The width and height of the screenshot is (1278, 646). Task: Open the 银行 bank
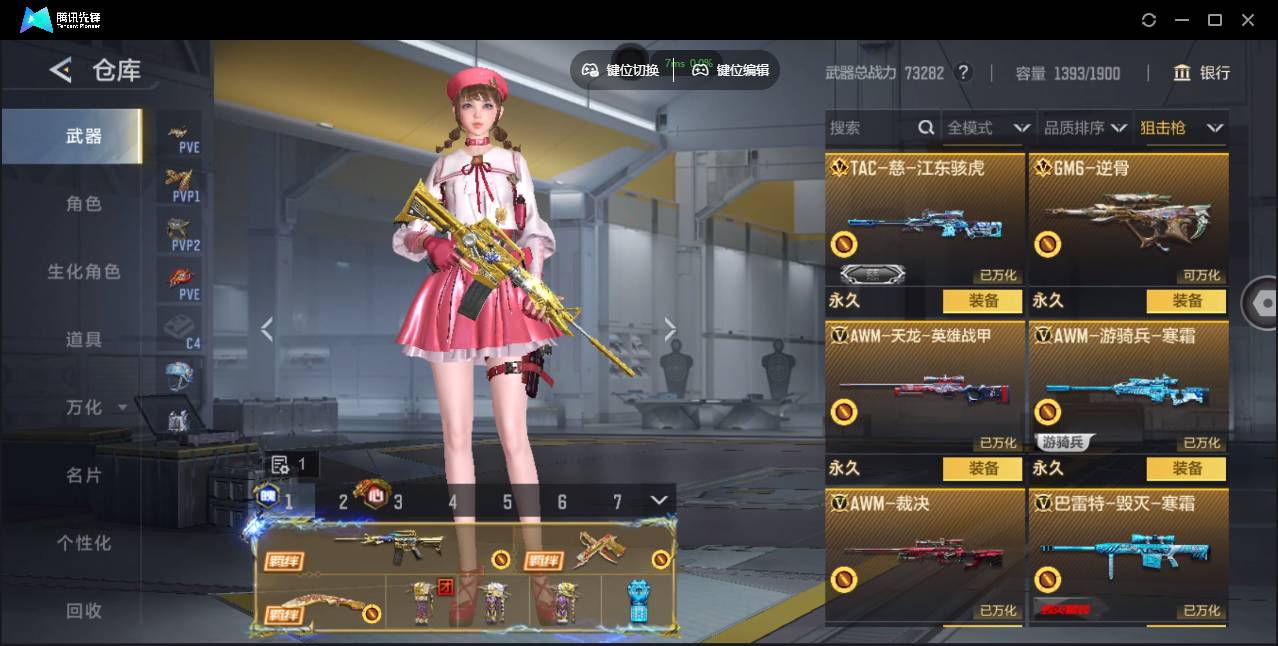coord(1201,73)
